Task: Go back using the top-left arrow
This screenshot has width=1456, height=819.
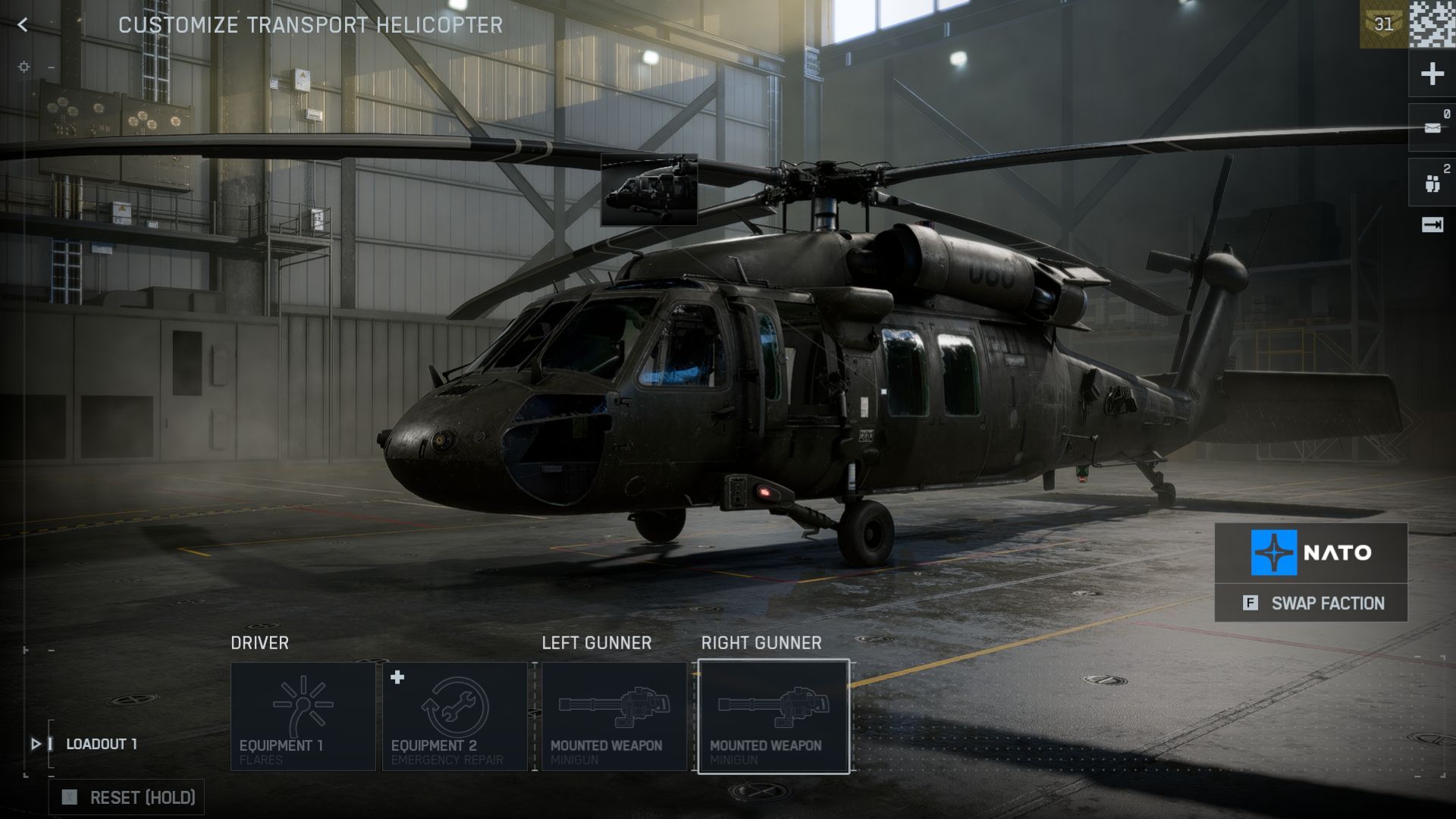Action: (x=23, y=25)
